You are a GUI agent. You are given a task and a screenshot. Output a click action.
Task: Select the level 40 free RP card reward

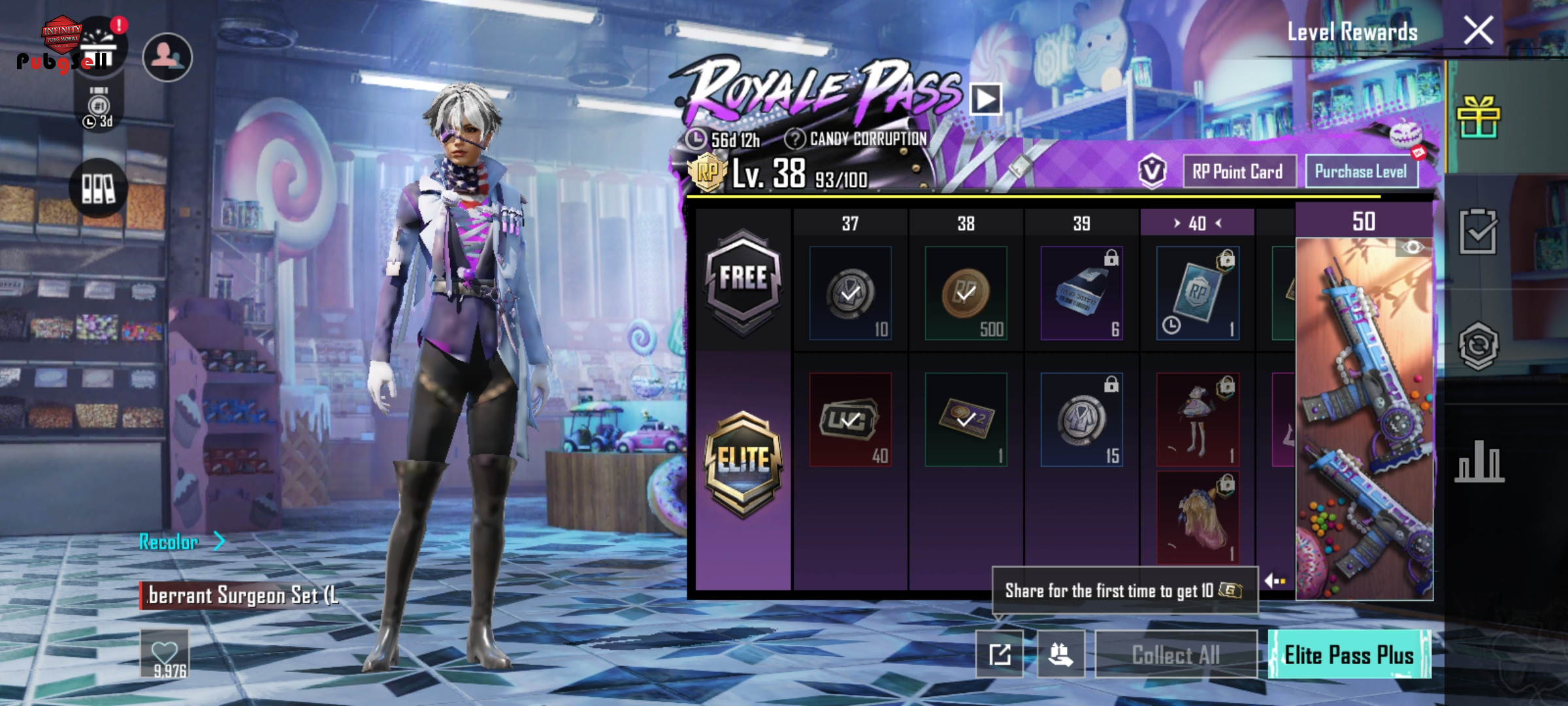tap(1197, 294)
